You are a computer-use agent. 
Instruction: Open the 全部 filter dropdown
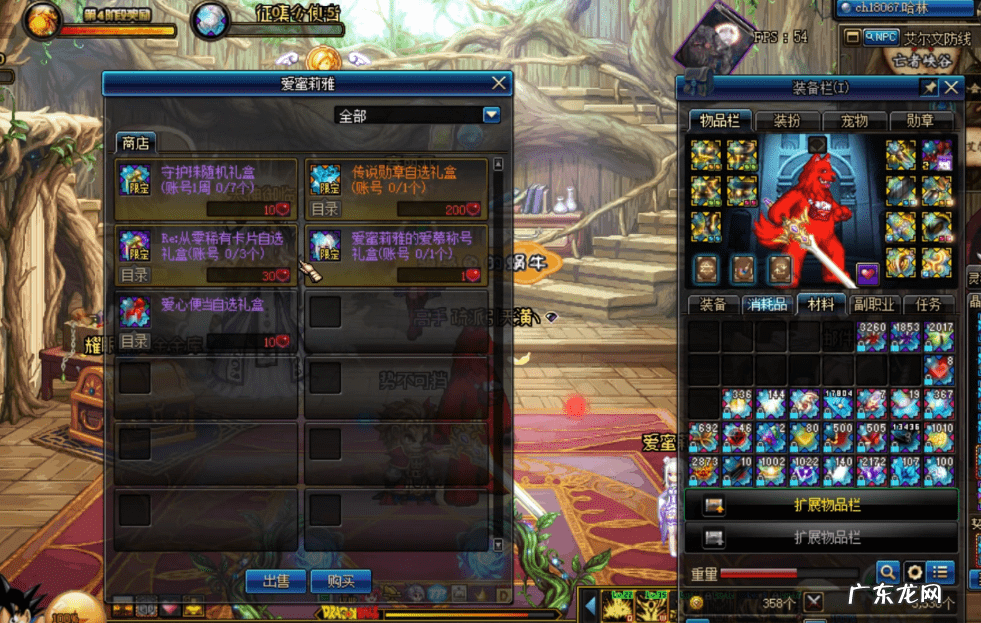pyautogui.click(x=491, y=115)
